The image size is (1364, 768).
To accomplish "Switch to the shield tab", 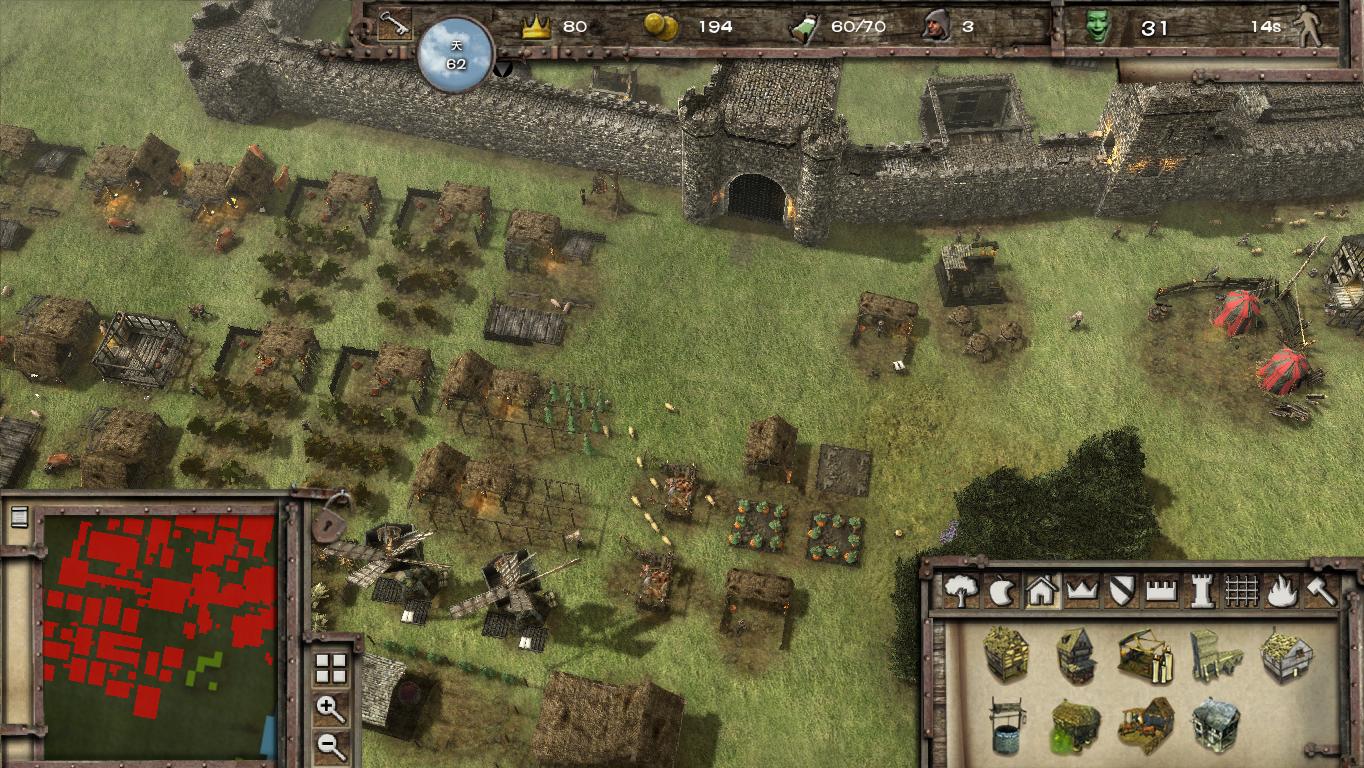I will coord(1120,590).
